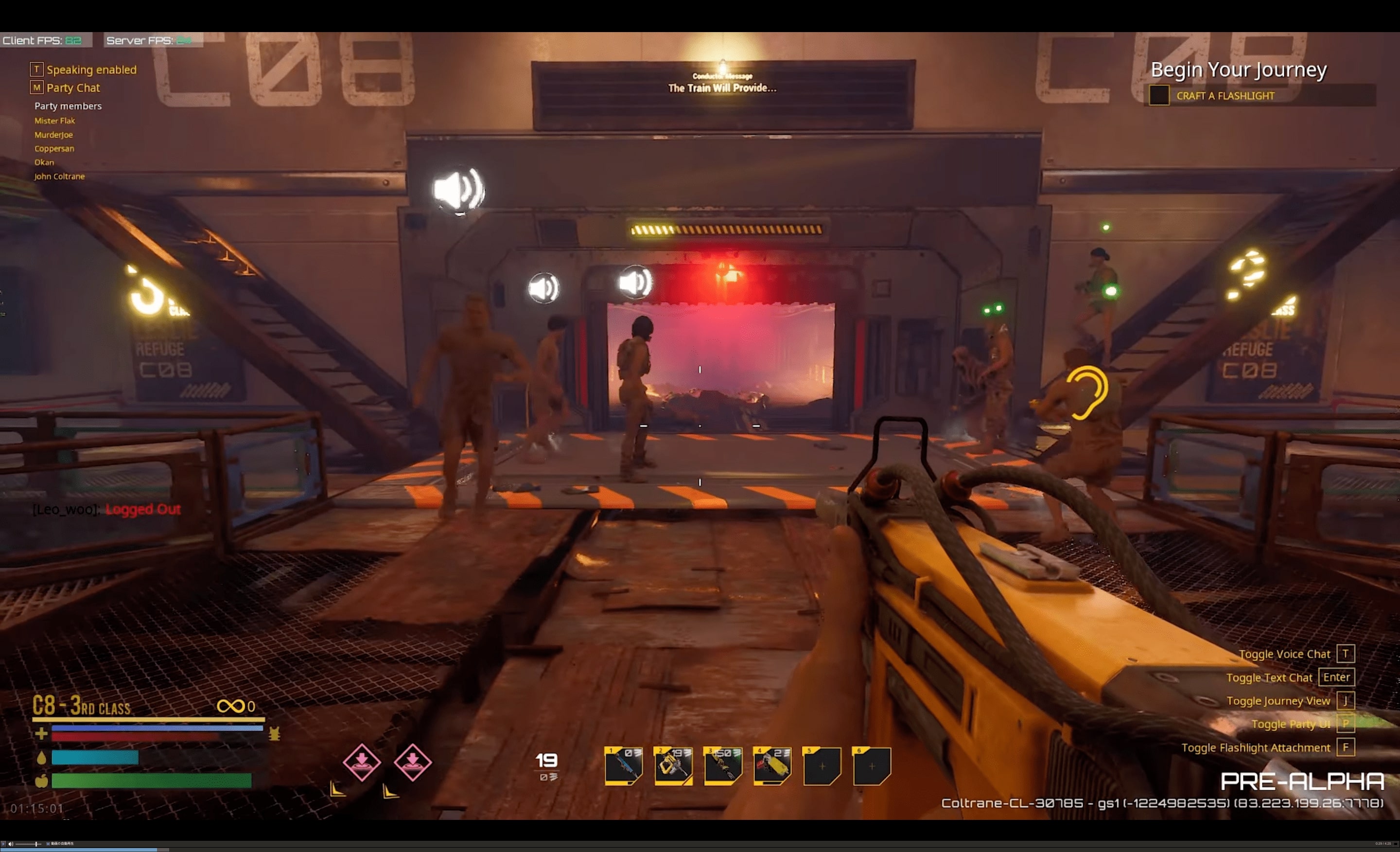Click the Begin Your Journey quest title
The width and height of the screenshot is (1400, 852).
pyautogui.click(x=1238, y=70)
